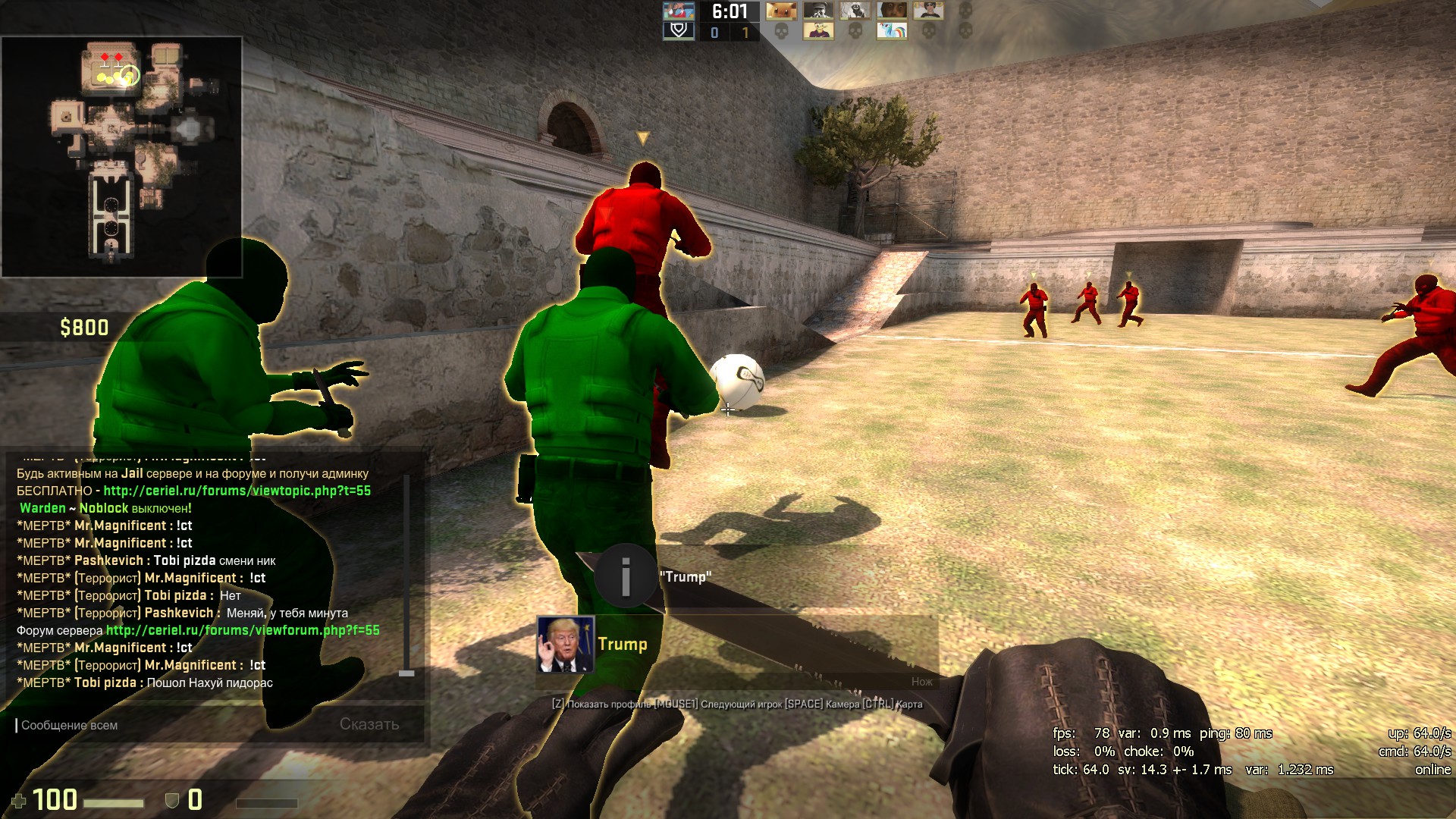Select Trump's avatar in spectator panel
The width and height of the screenshot is (1456, 819).
point(565,645)
